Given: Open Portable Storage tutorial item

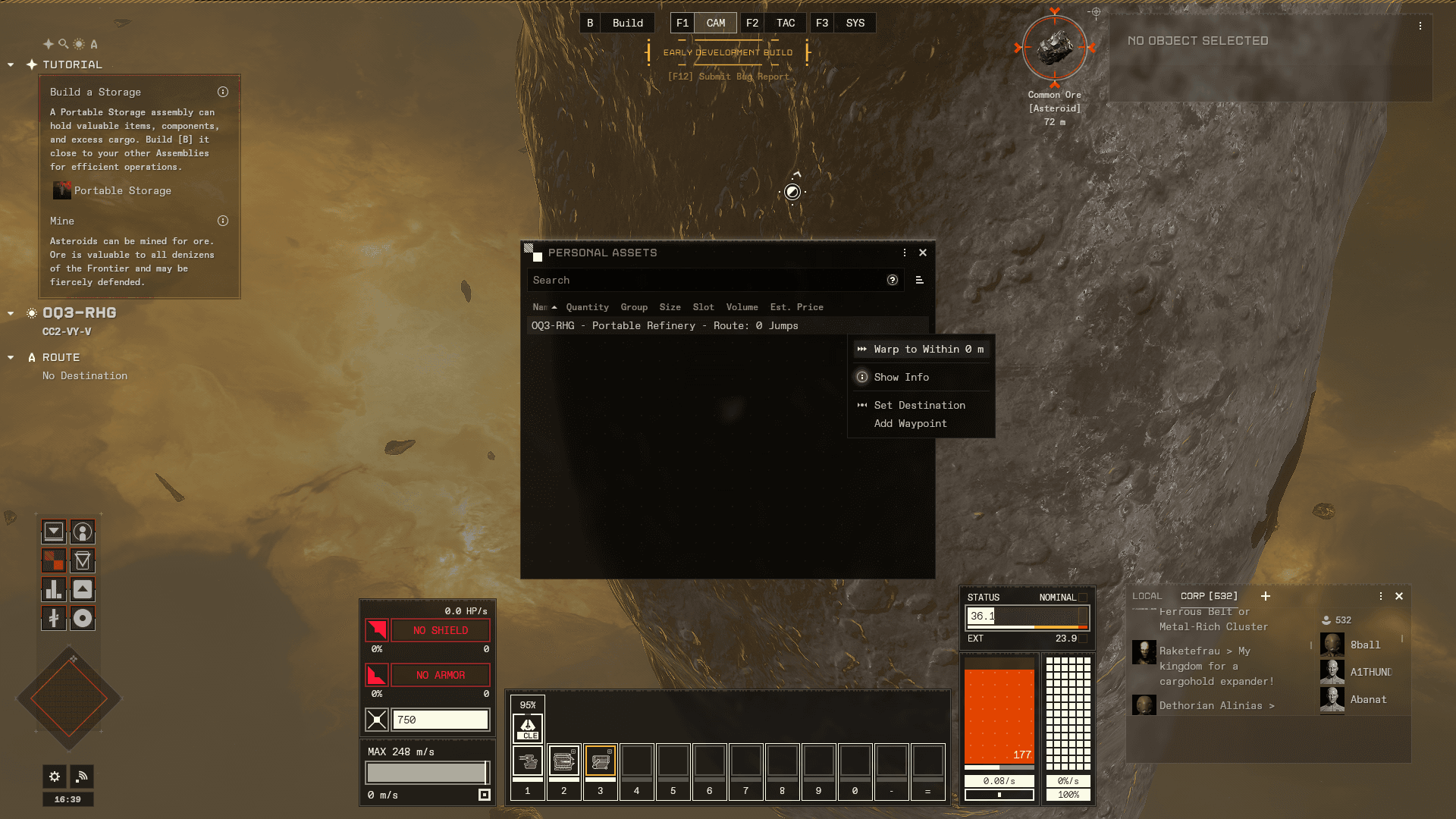Looking at the screenshot, I should (122, 190).
